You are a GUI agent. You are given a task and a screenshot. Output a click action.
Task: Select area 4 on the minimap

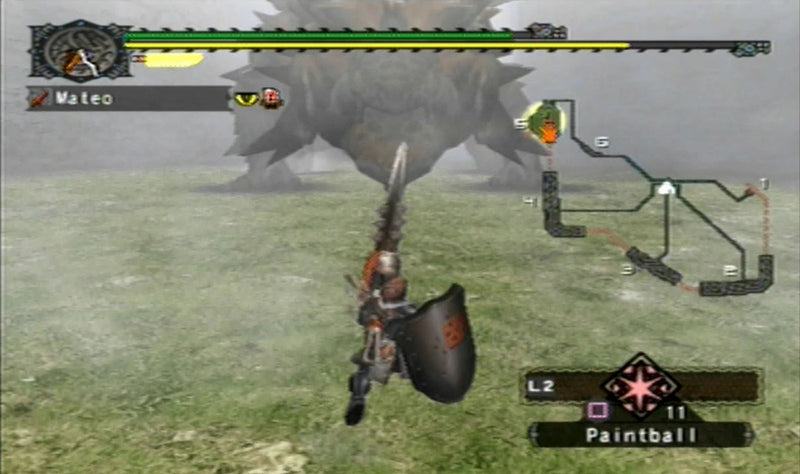pyautogui.click(x=530, y=202)
